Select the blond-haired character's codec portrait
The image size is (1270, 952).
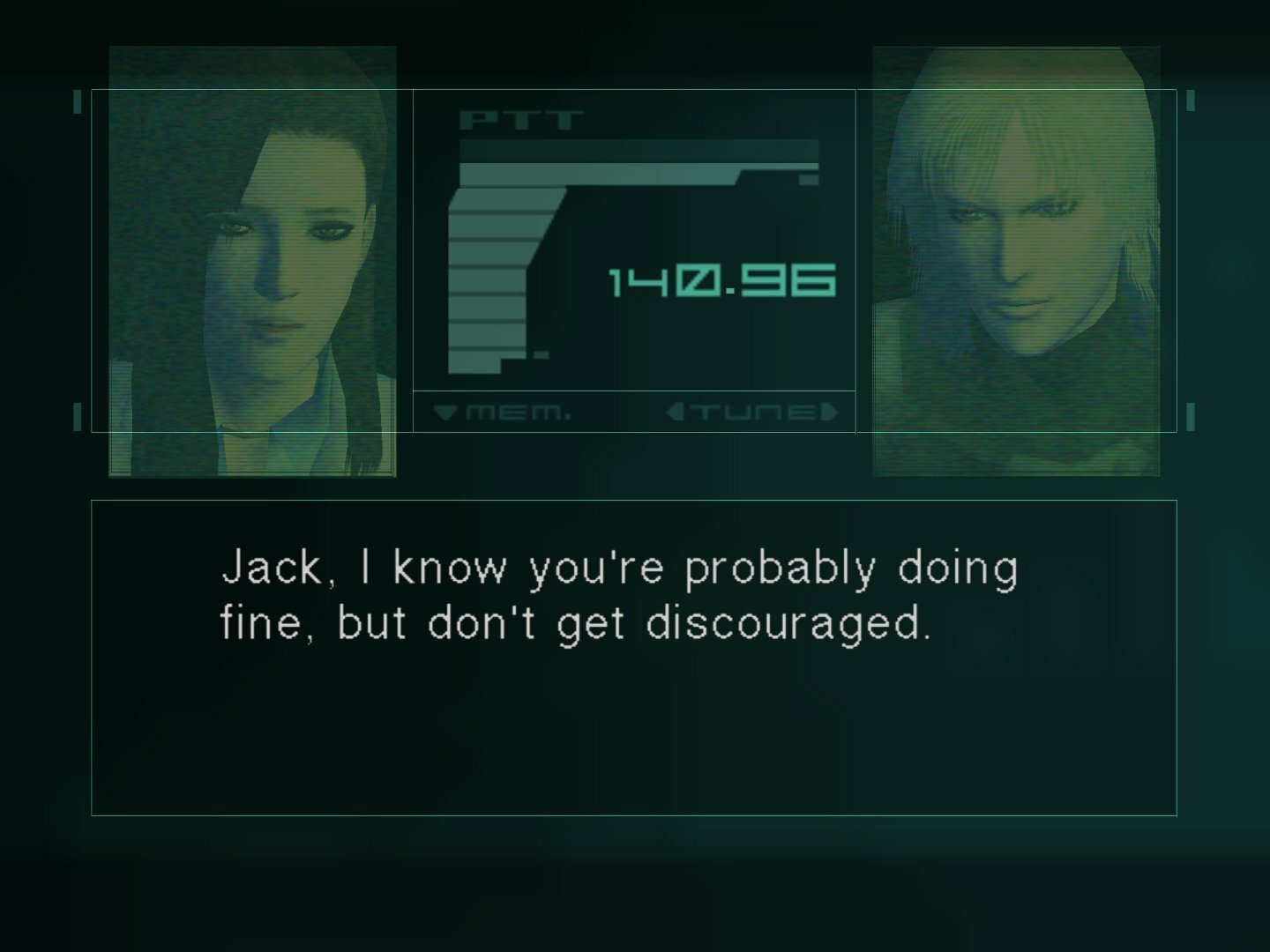pos(1016,262)
